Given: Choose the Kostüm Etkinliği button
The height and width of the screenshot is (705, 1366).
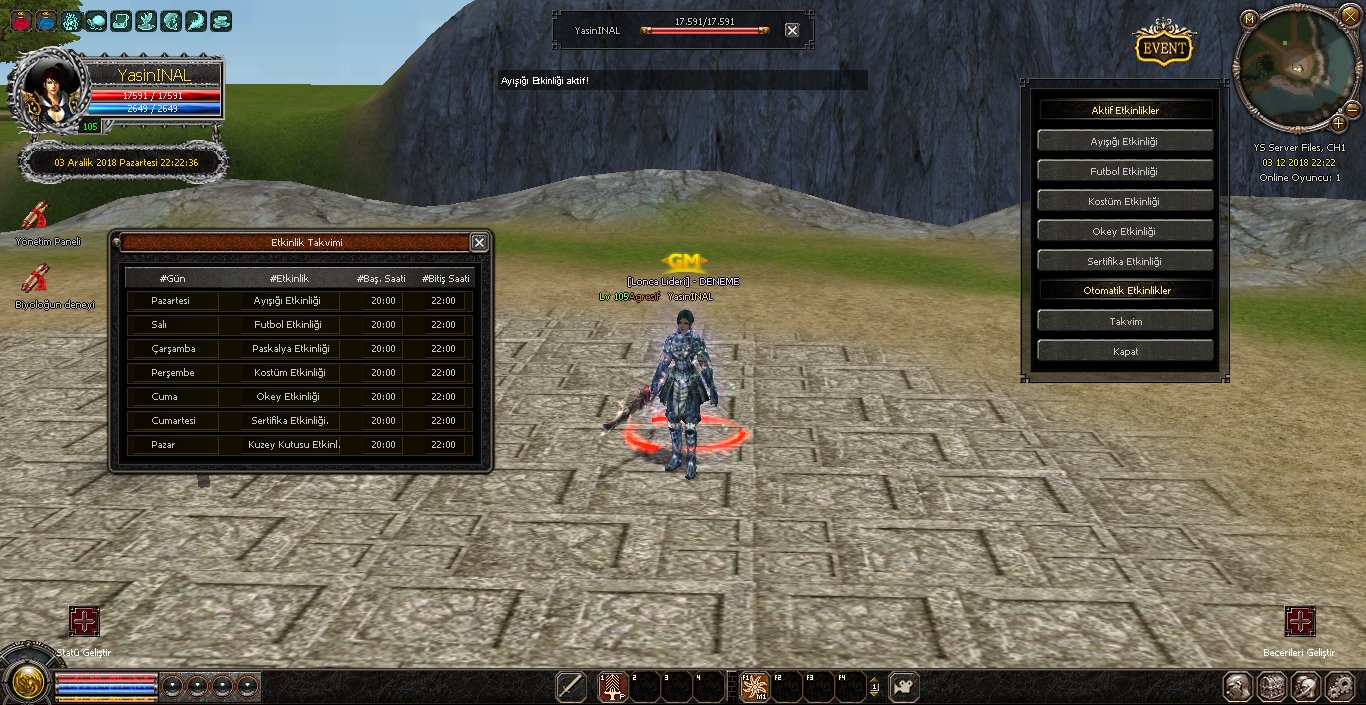Looking at the screenshot, I should point(1125,201).
